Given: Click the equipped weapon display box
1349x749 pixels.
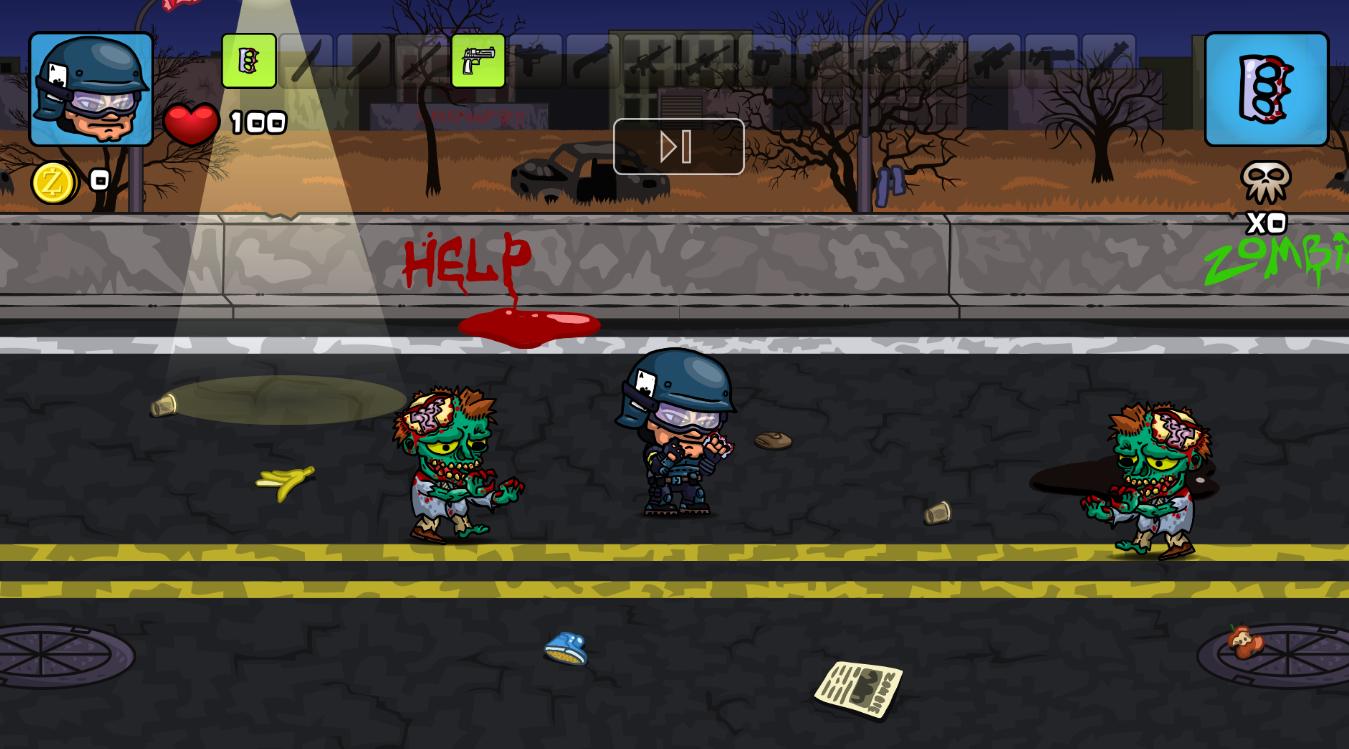Looking at the screenshot, I should click(x=1265, y=89).
